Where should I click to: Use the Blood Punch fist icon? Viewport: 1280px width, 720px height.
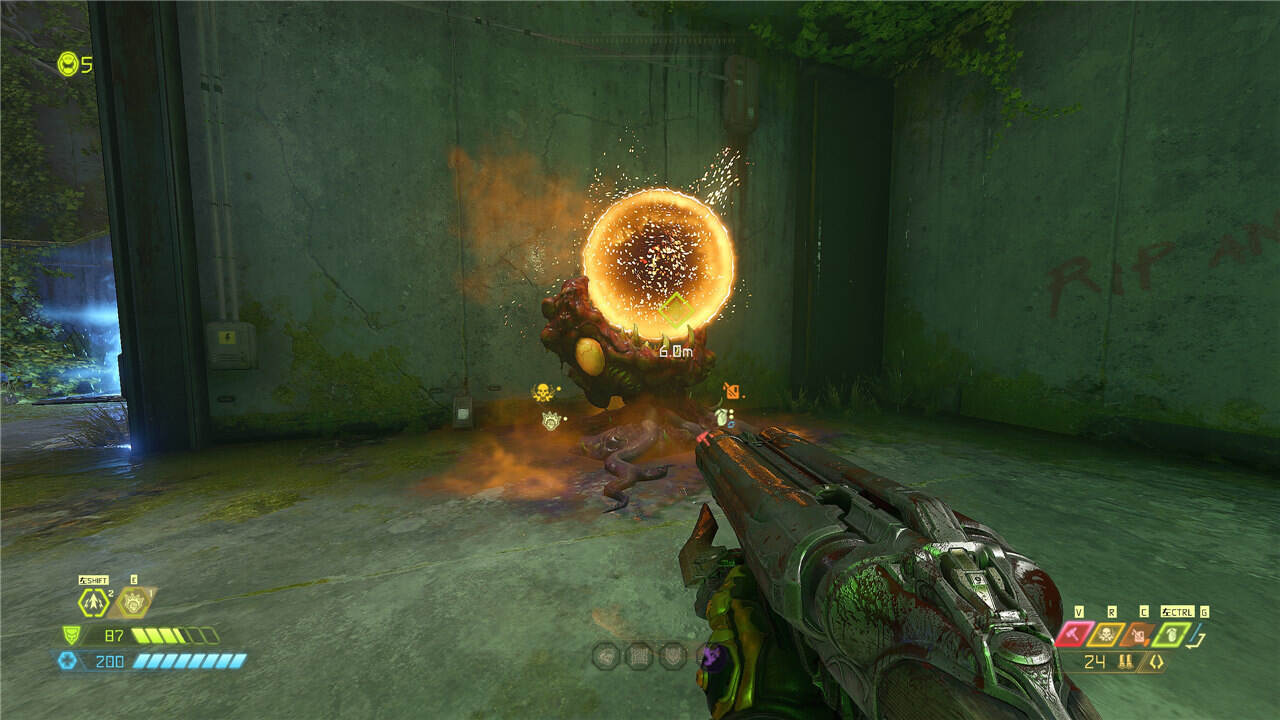coord(131,602)
